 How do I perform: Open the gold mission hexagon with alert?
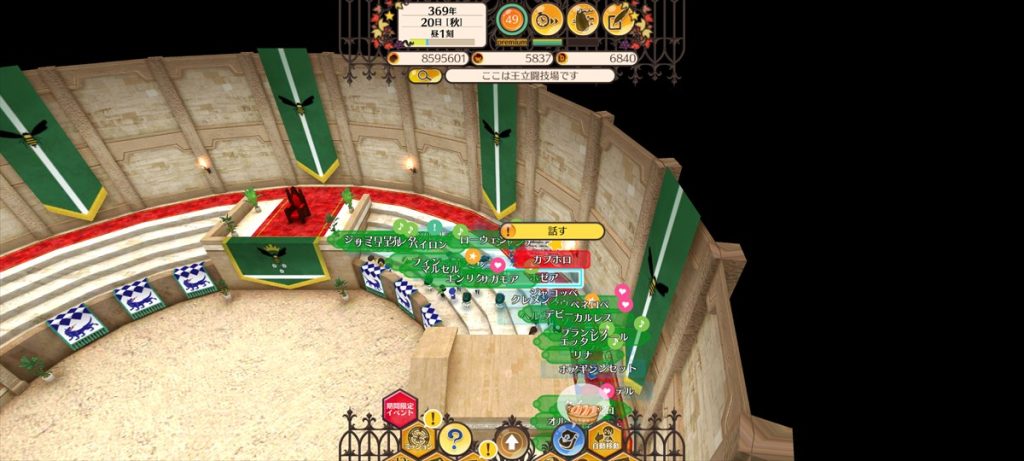(418, 438)
